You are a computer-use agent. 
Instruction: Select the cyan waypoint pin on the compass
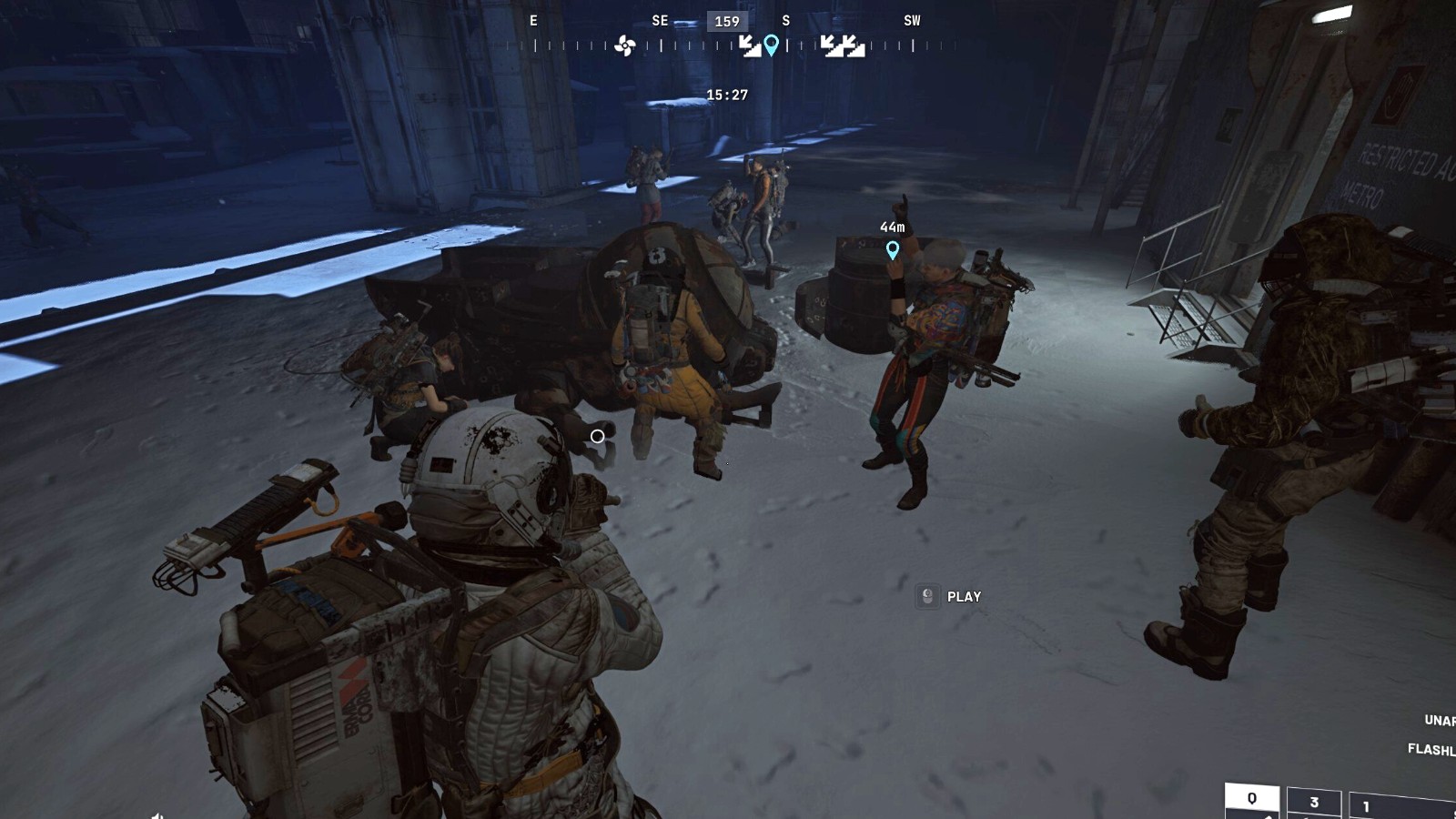tap(772, 45)
